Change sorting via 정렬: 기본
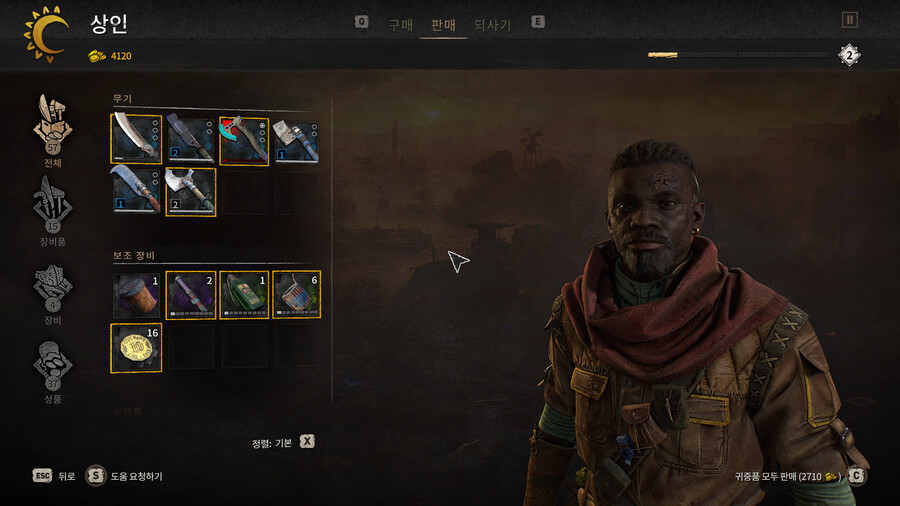 point(283,442)
